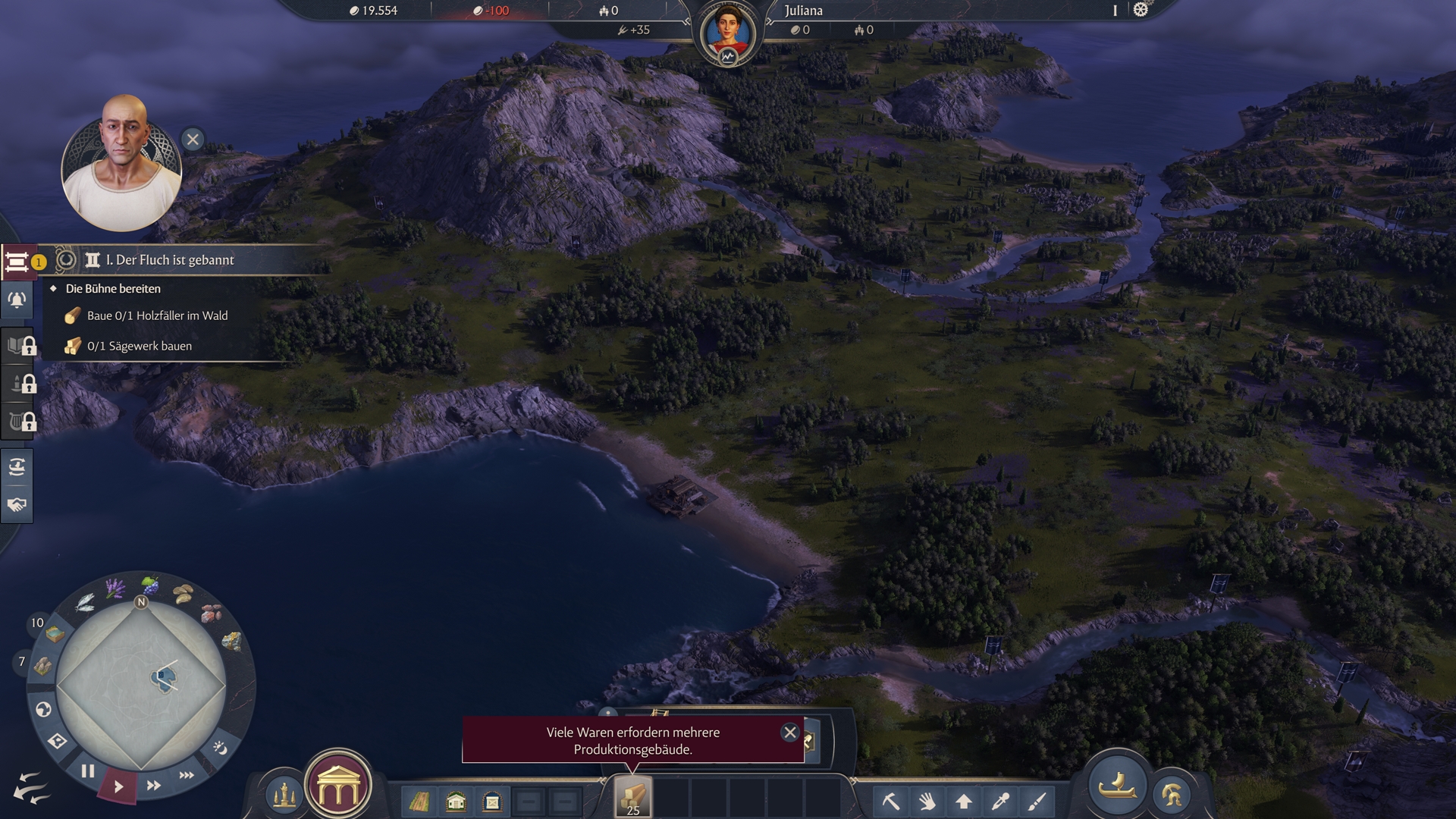
Task: Click Juliana's governor portrait
Action: tap(727, 33)
